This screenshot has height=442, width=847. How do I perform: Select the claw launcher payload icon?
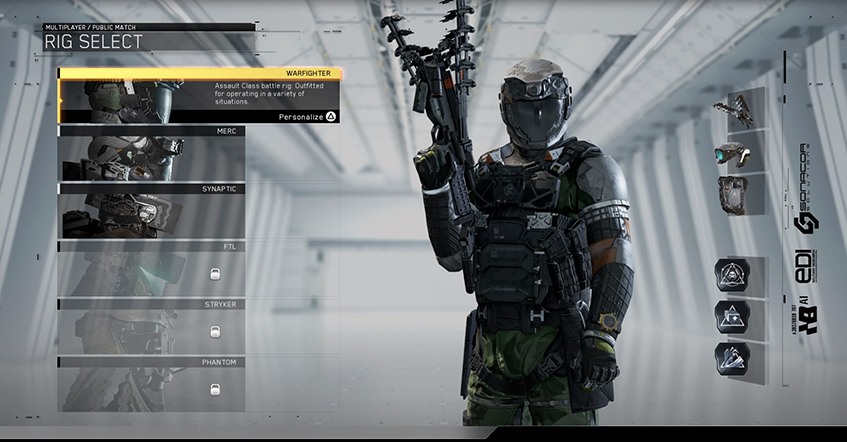(740, 108)
